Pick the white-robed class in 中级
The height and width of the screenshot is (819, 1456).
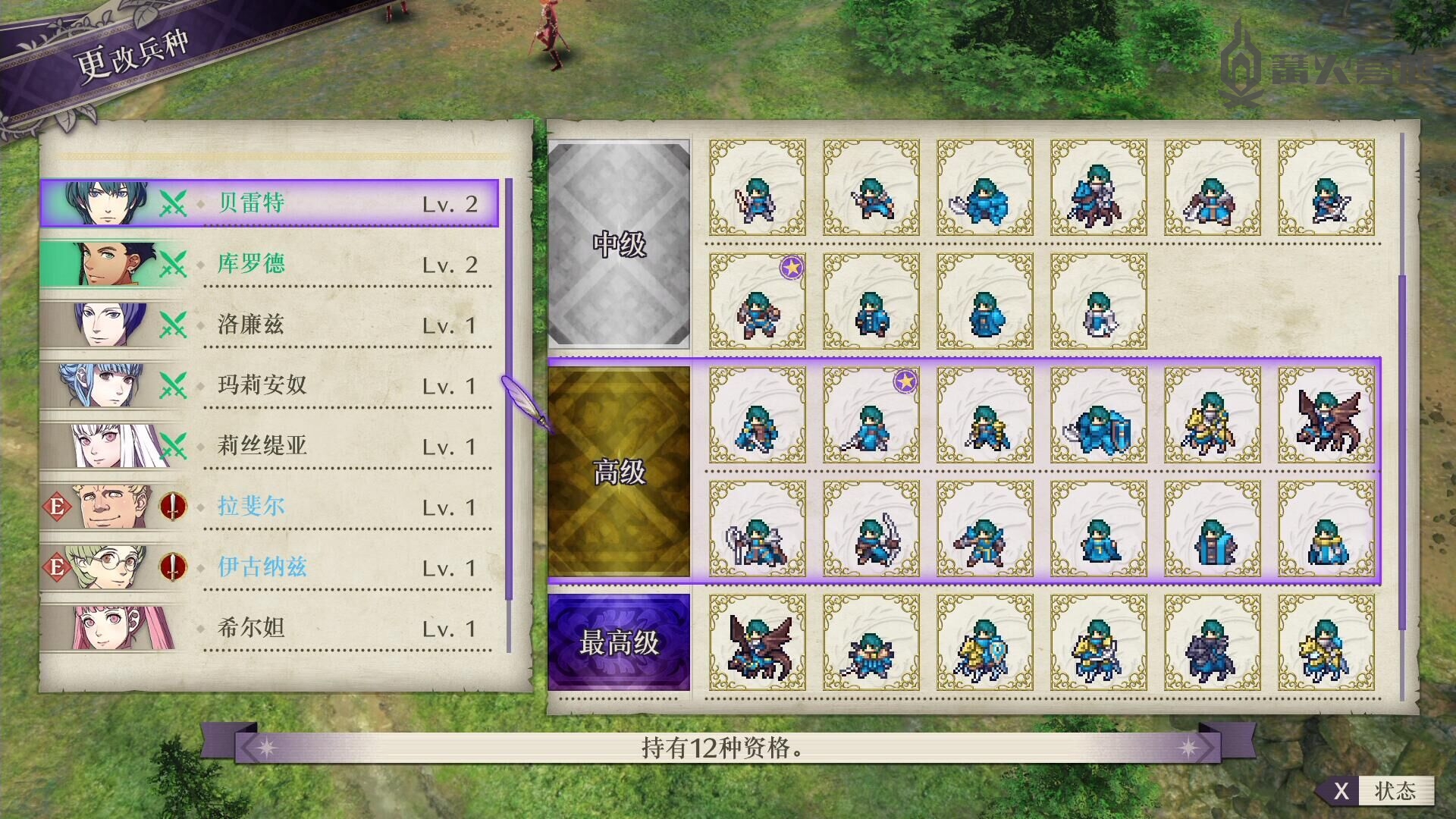(x=1098, y=302)
